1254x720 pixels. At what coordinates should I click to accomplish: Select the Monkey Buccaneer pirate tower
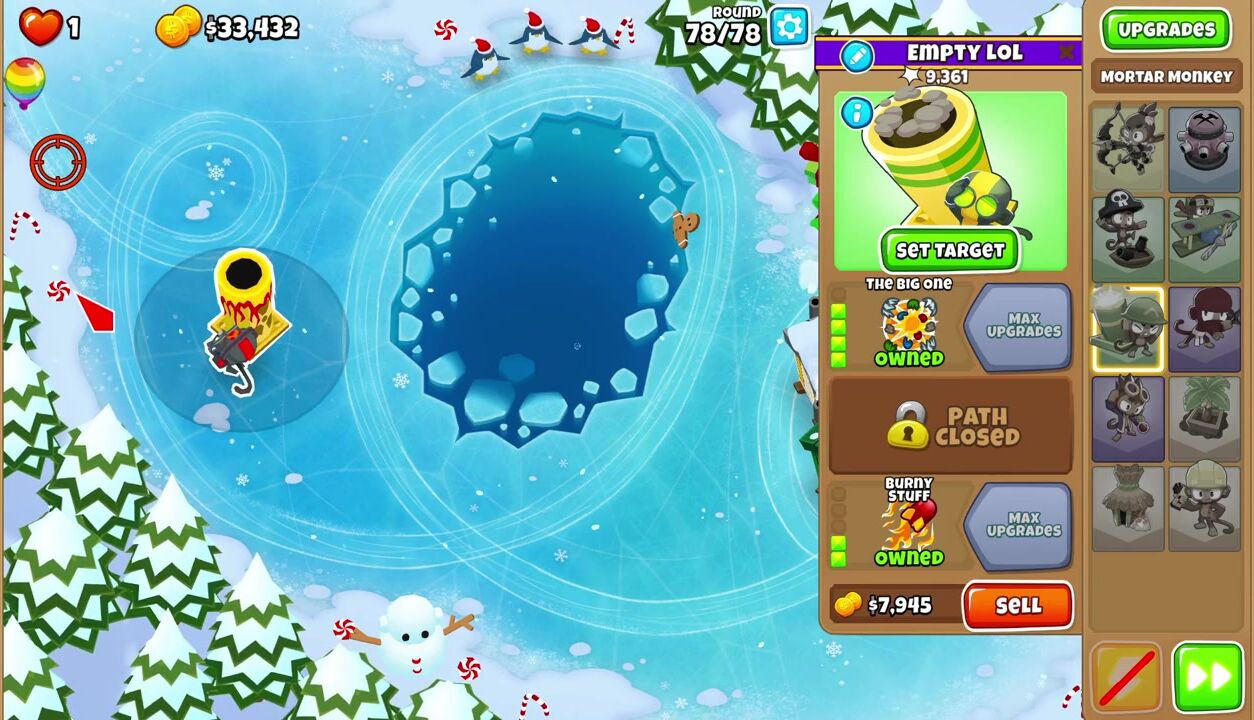pos(1127,239)
